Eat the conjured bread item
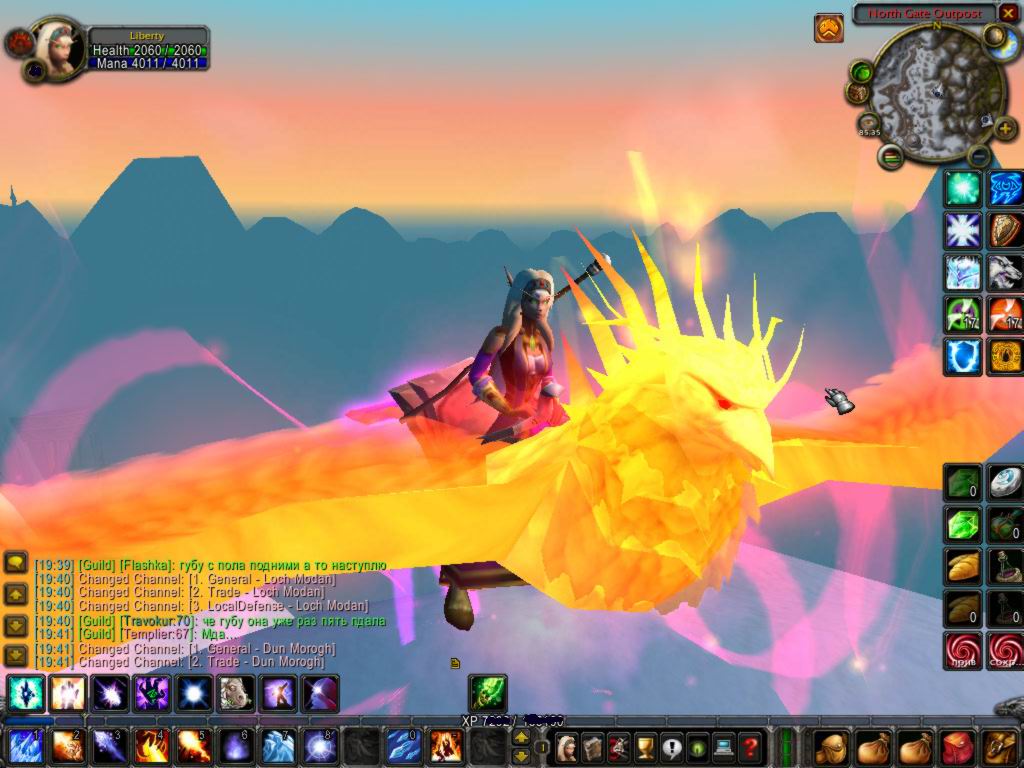The height and width of the screenshot is (768, 1024). [963, 566]
